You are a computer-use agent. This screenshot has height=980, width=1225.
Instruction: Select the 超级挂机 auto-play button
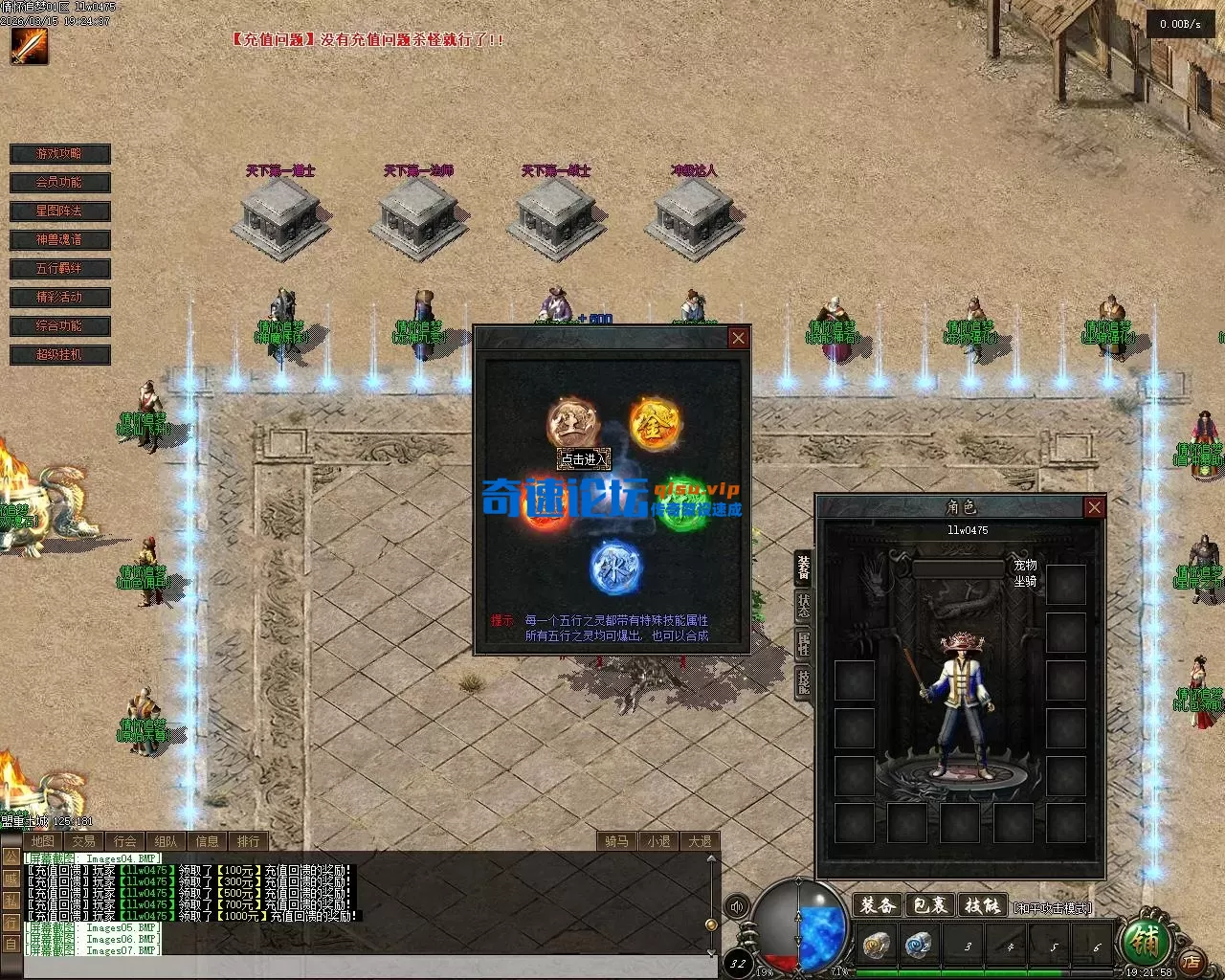pos(59,355)
